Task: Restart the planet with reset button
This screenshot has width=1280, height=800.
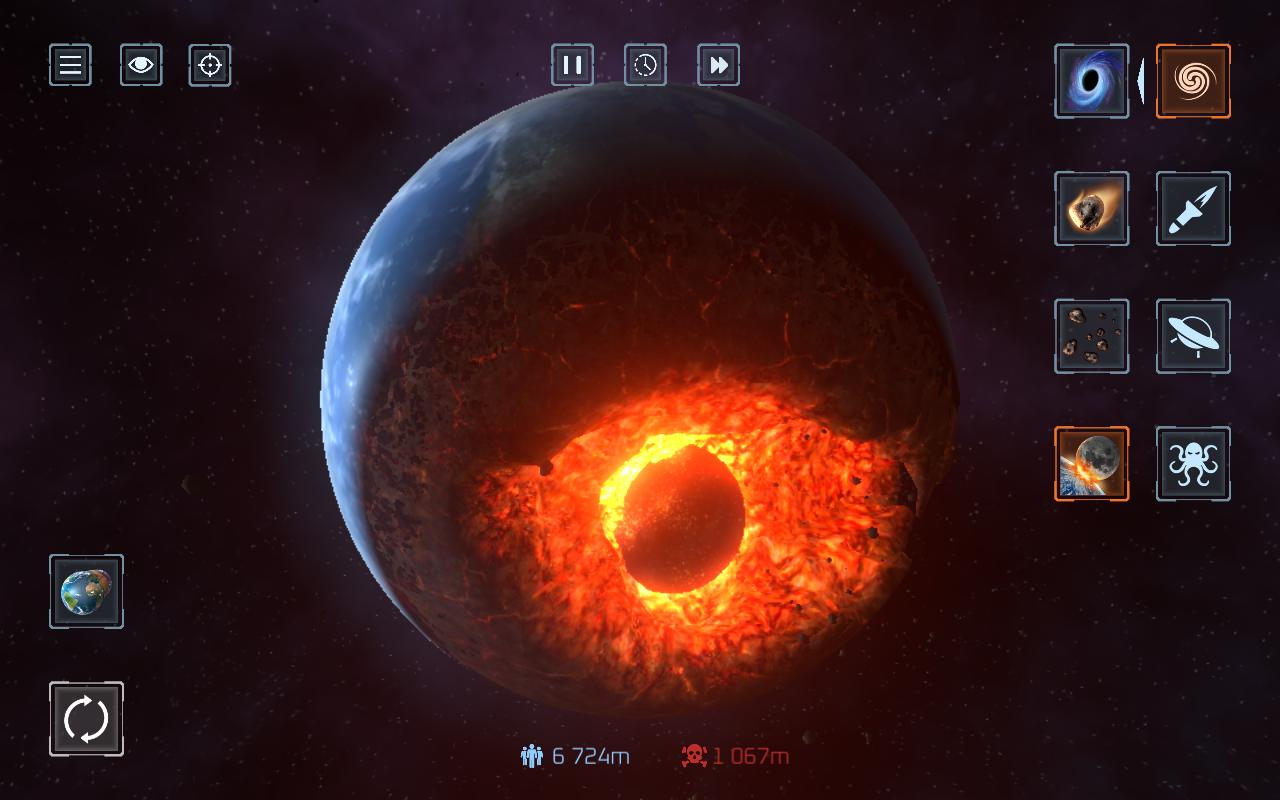Action: click(86, 718)
